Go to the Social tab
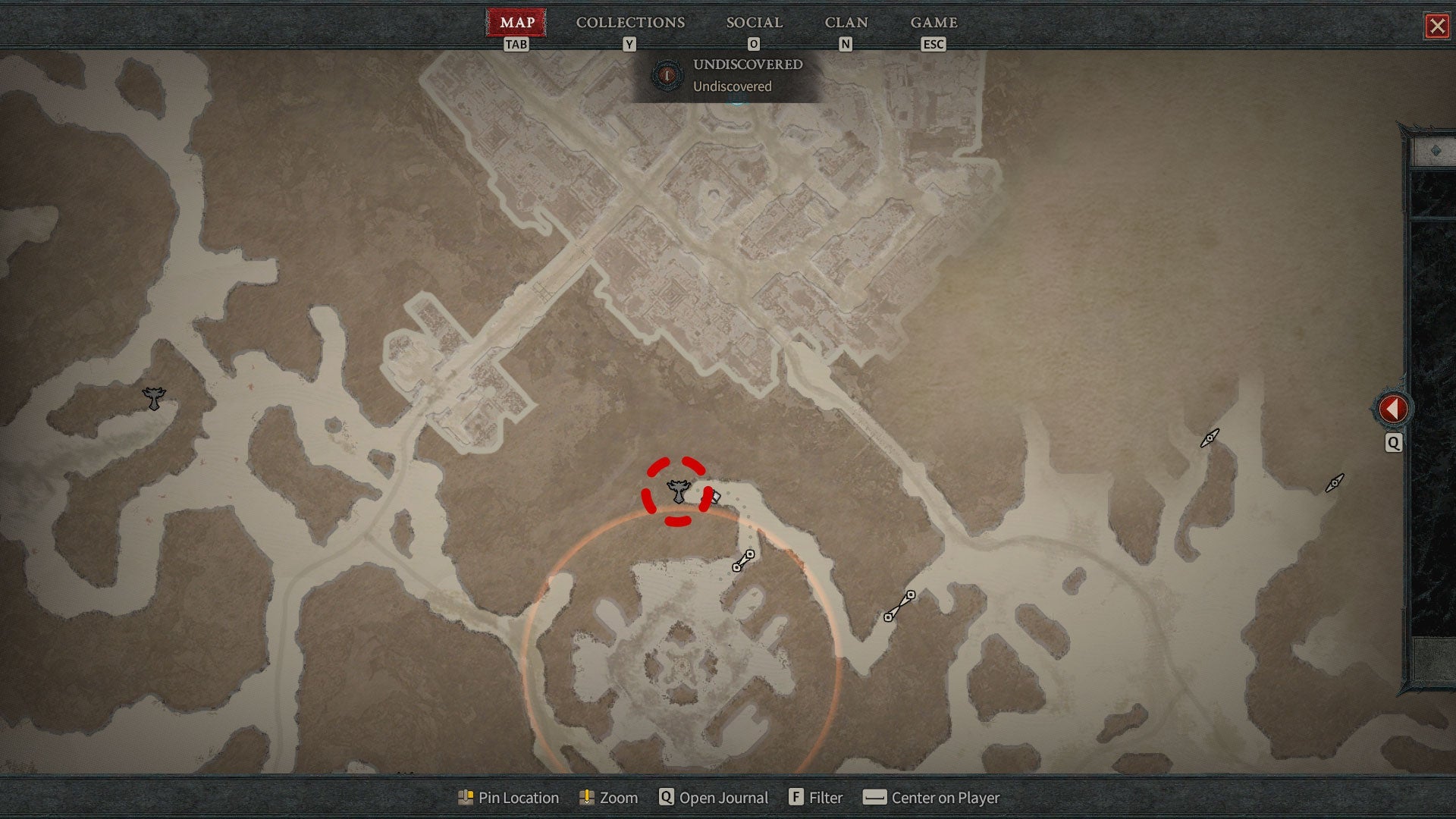1456x819 pixels. (x=754, y=23)
